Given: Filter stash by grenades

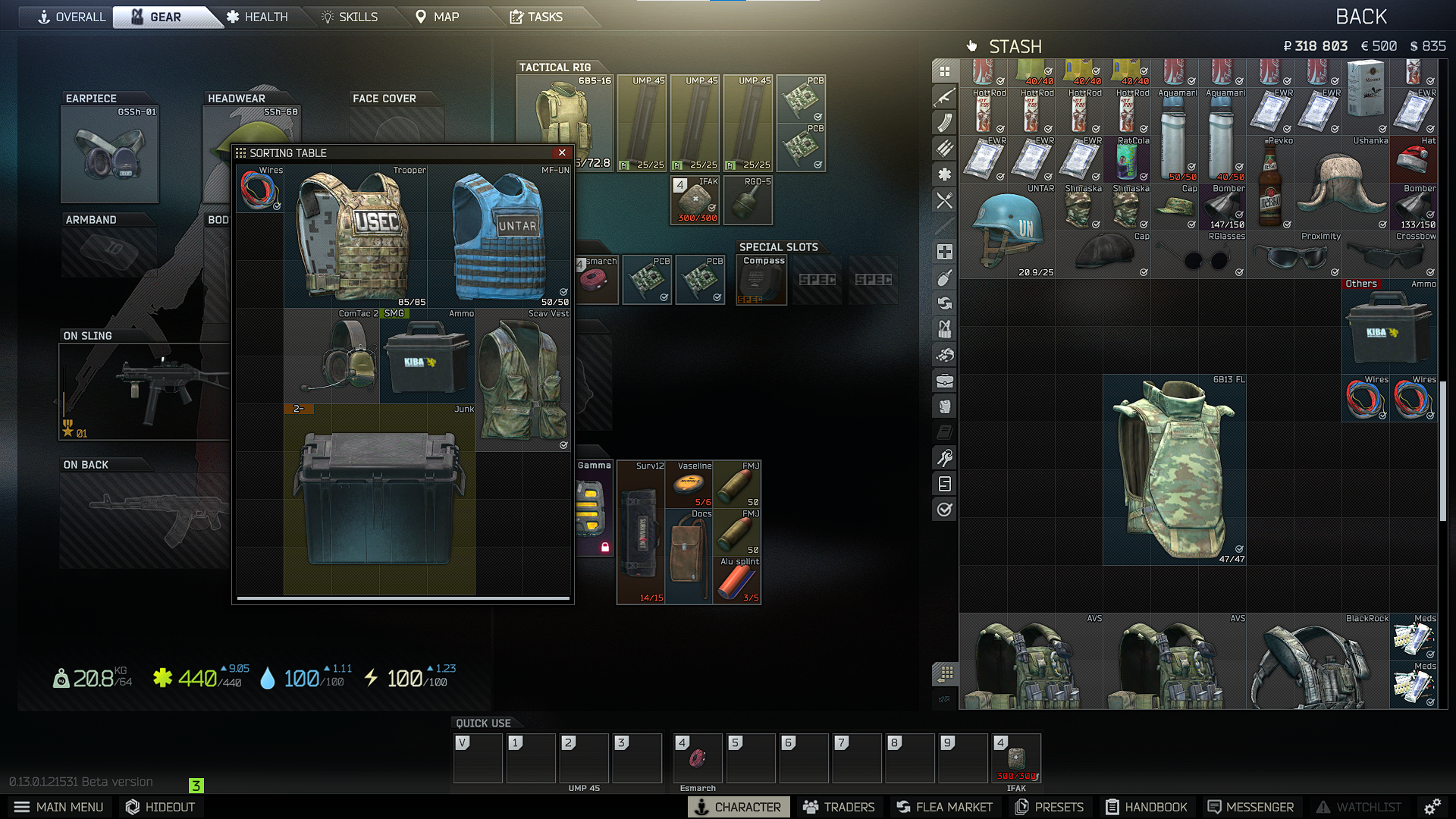Looking at the screenshot, I should pos(944,278).
